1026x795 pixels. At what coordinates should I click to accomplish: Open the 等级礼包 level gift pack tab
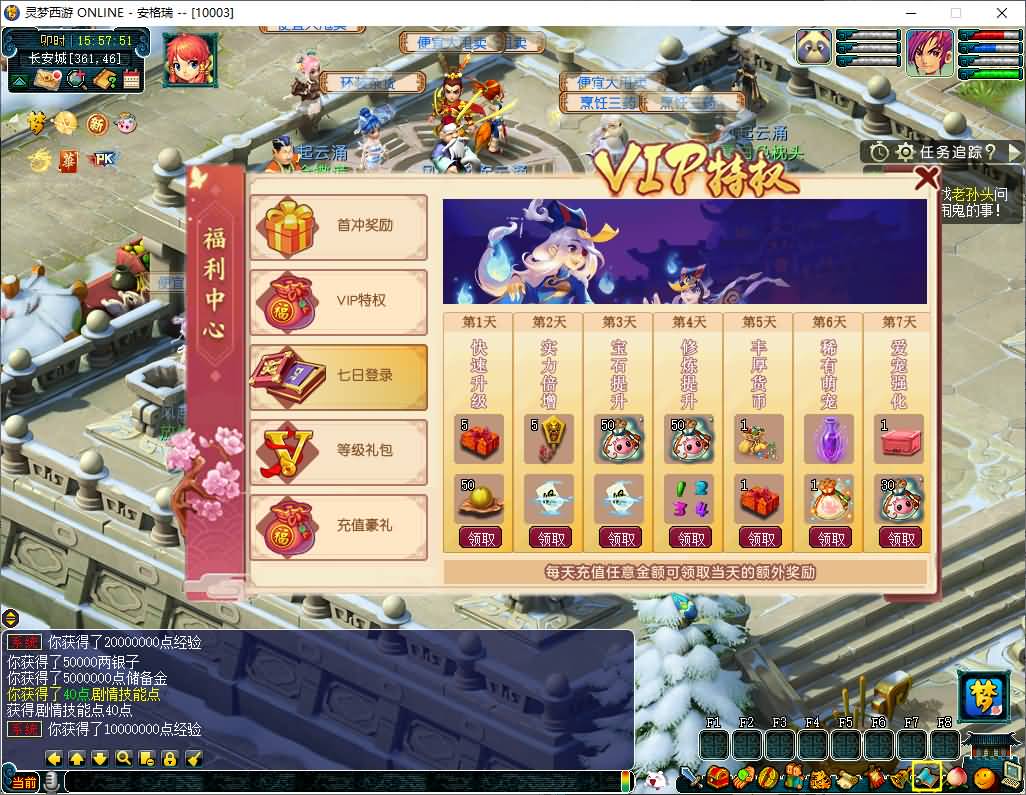(x=338, y=451)
